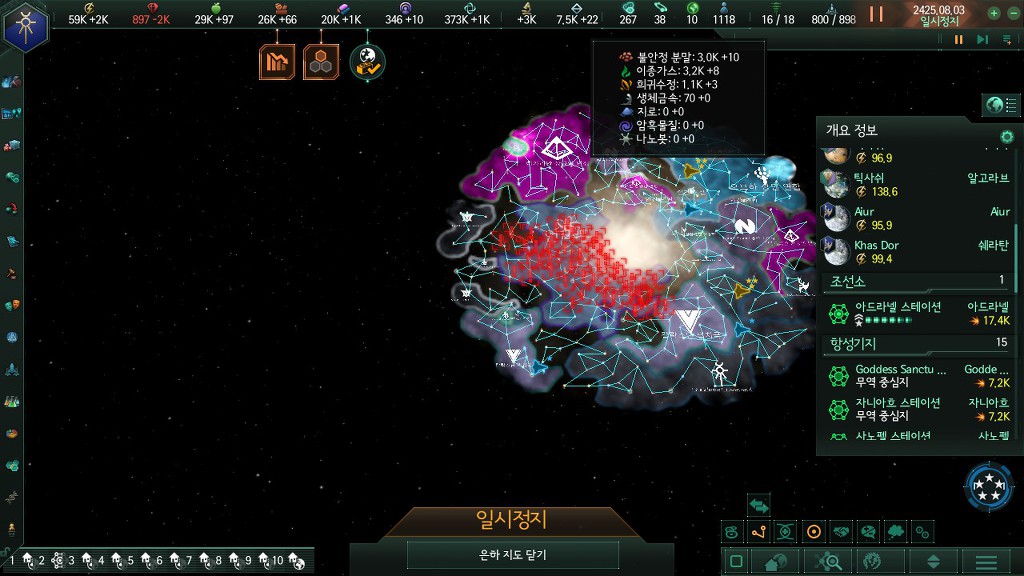Toggle pause next to the date display
Image resolution: width=1024 pixels, height=576 pixels.
click(876, 14)
